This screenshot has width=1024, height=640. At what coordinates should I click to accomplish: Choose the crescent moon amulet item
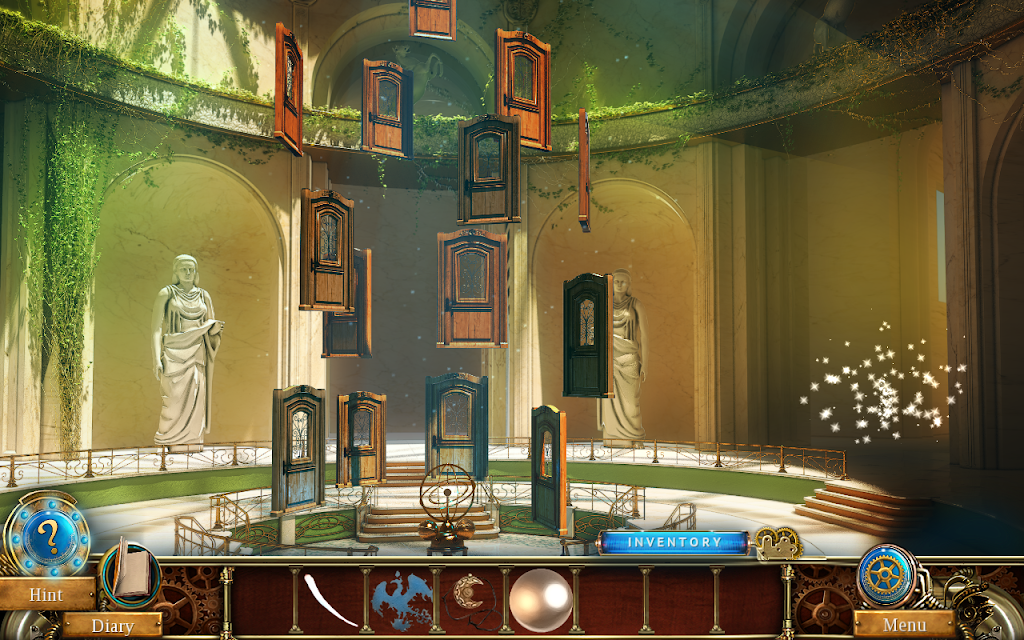click(x=470, y=594)
